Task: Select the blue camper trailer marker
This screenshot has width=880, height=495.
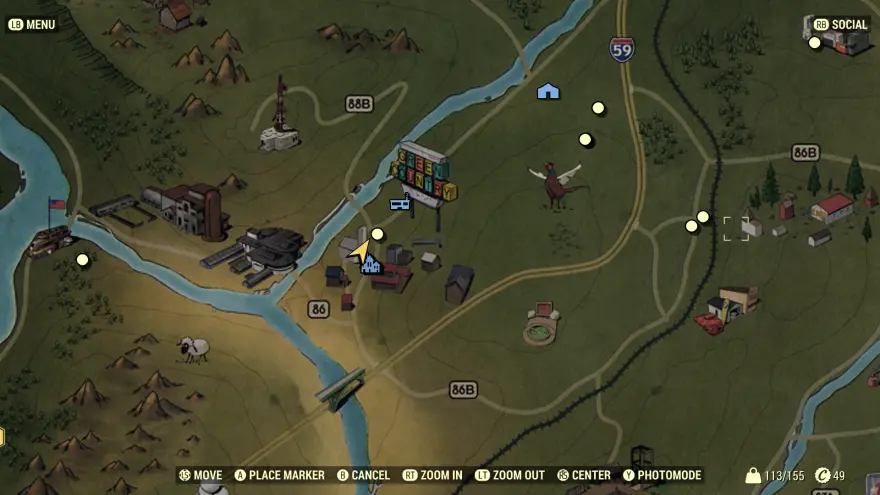Action: (x=401, y=204)
